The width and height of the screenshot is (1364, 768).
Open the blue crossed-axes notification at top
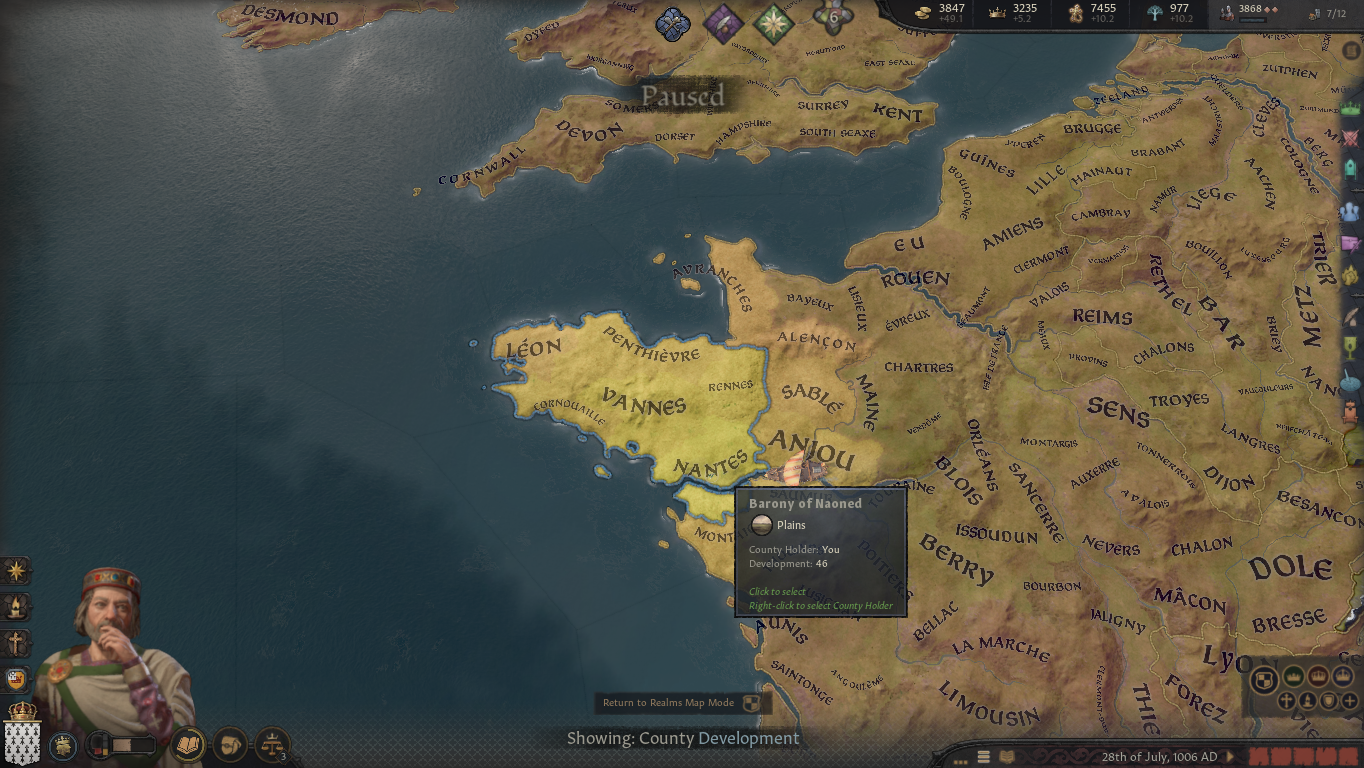[x=673, y=24]
